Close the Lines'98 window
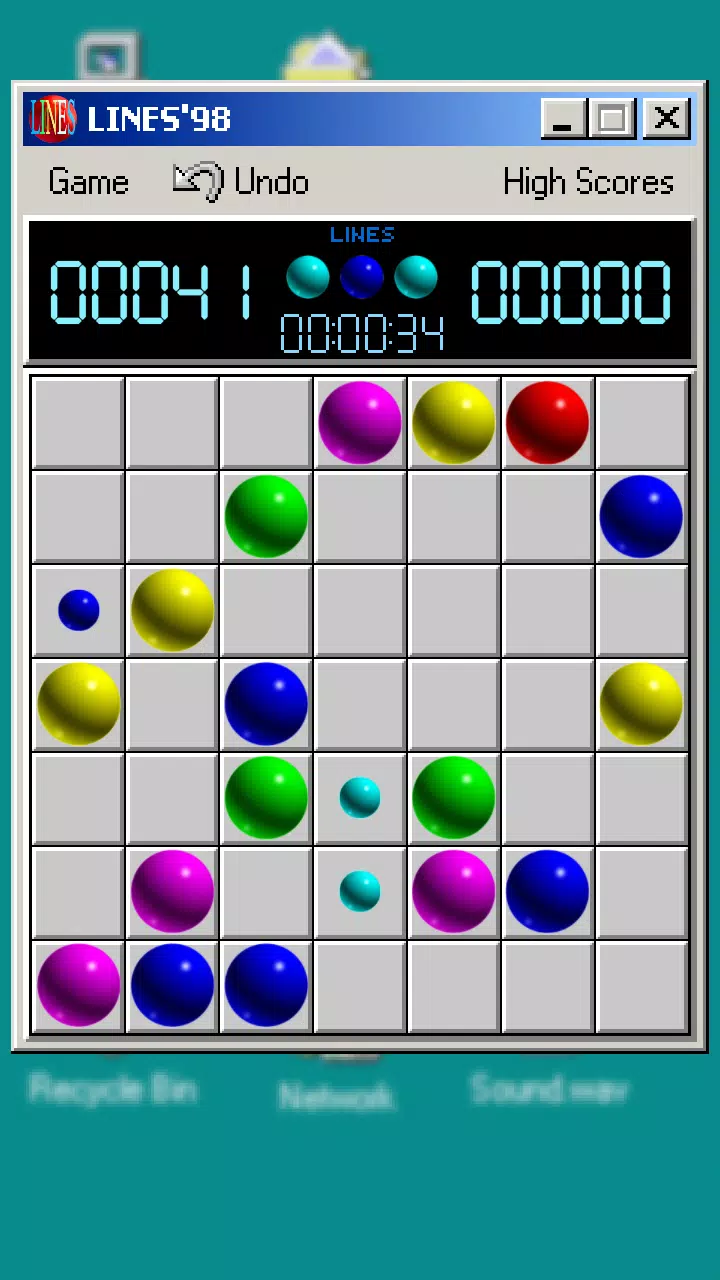720x1280 pixels. [x=666, y=119]
